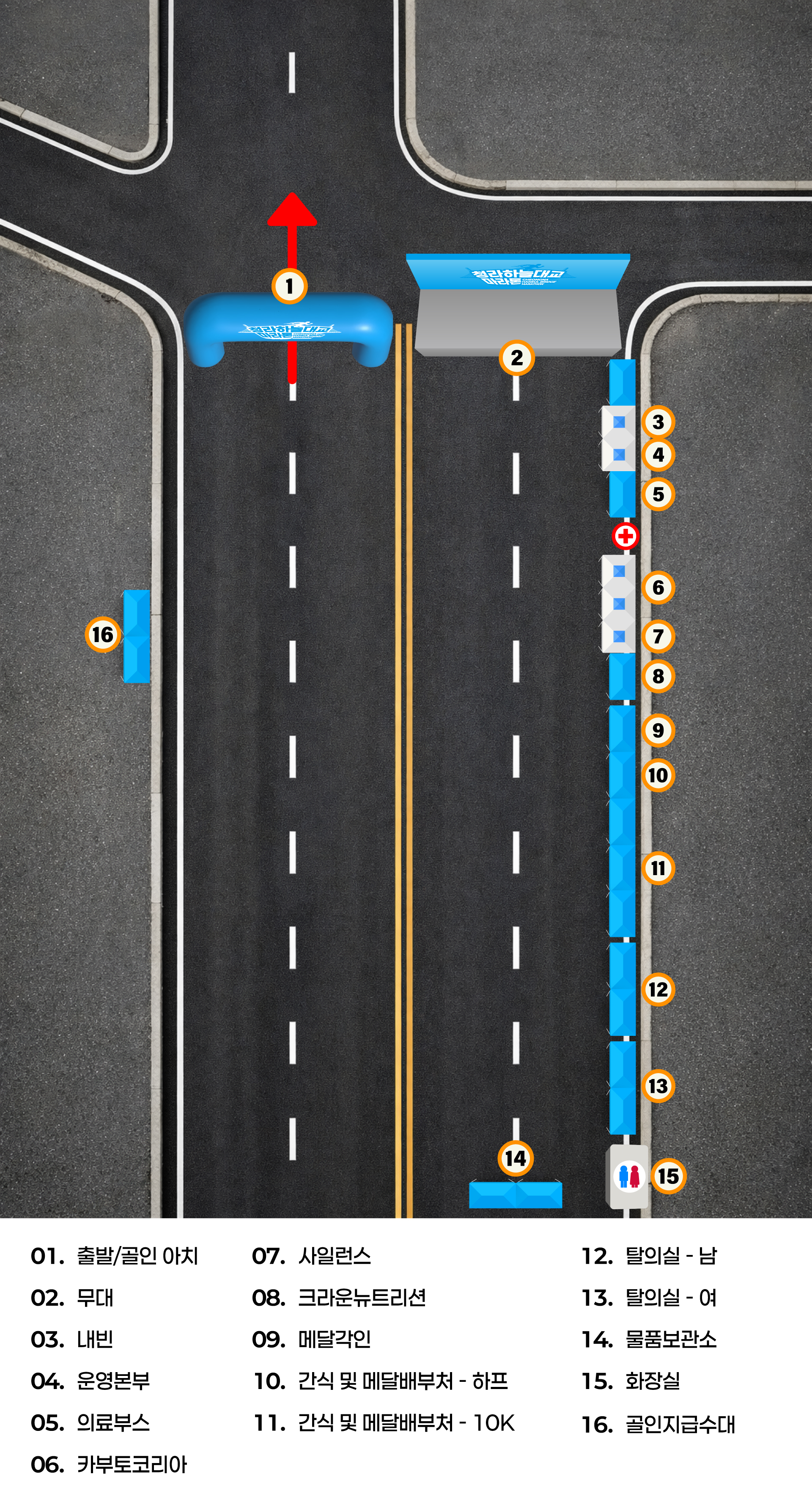This screenshot has width=812, height=1499.
Task: Choose the legend entry 의료부스
Action: click(91, 1423)
